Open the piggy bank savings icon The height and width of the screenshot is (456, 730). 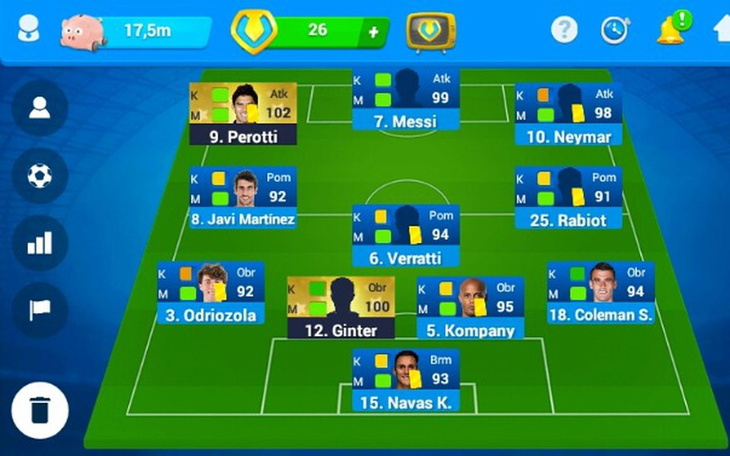[x=82, y=30]
